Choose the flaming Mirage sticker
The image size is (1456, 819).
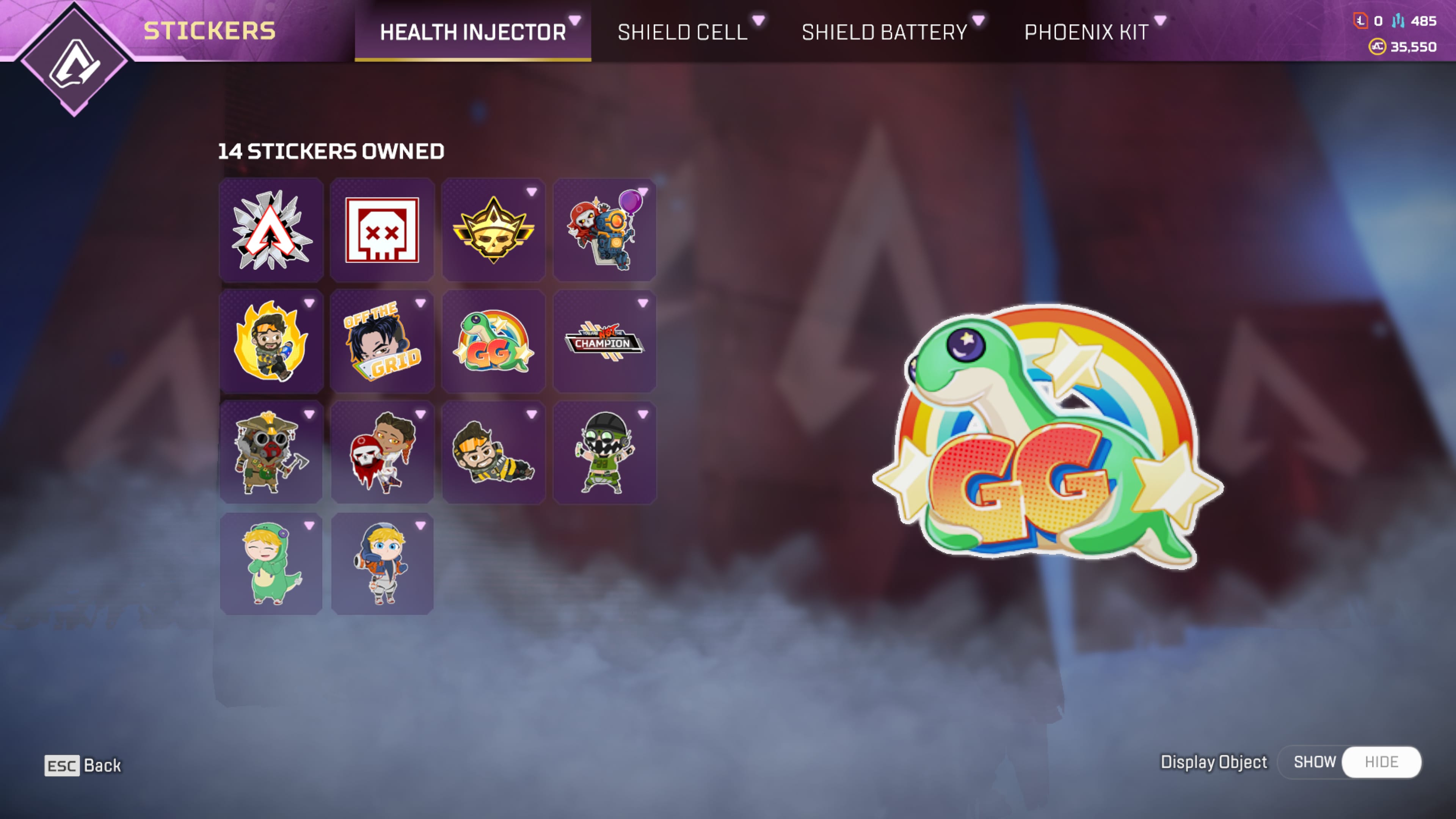[x=271, y=341]
